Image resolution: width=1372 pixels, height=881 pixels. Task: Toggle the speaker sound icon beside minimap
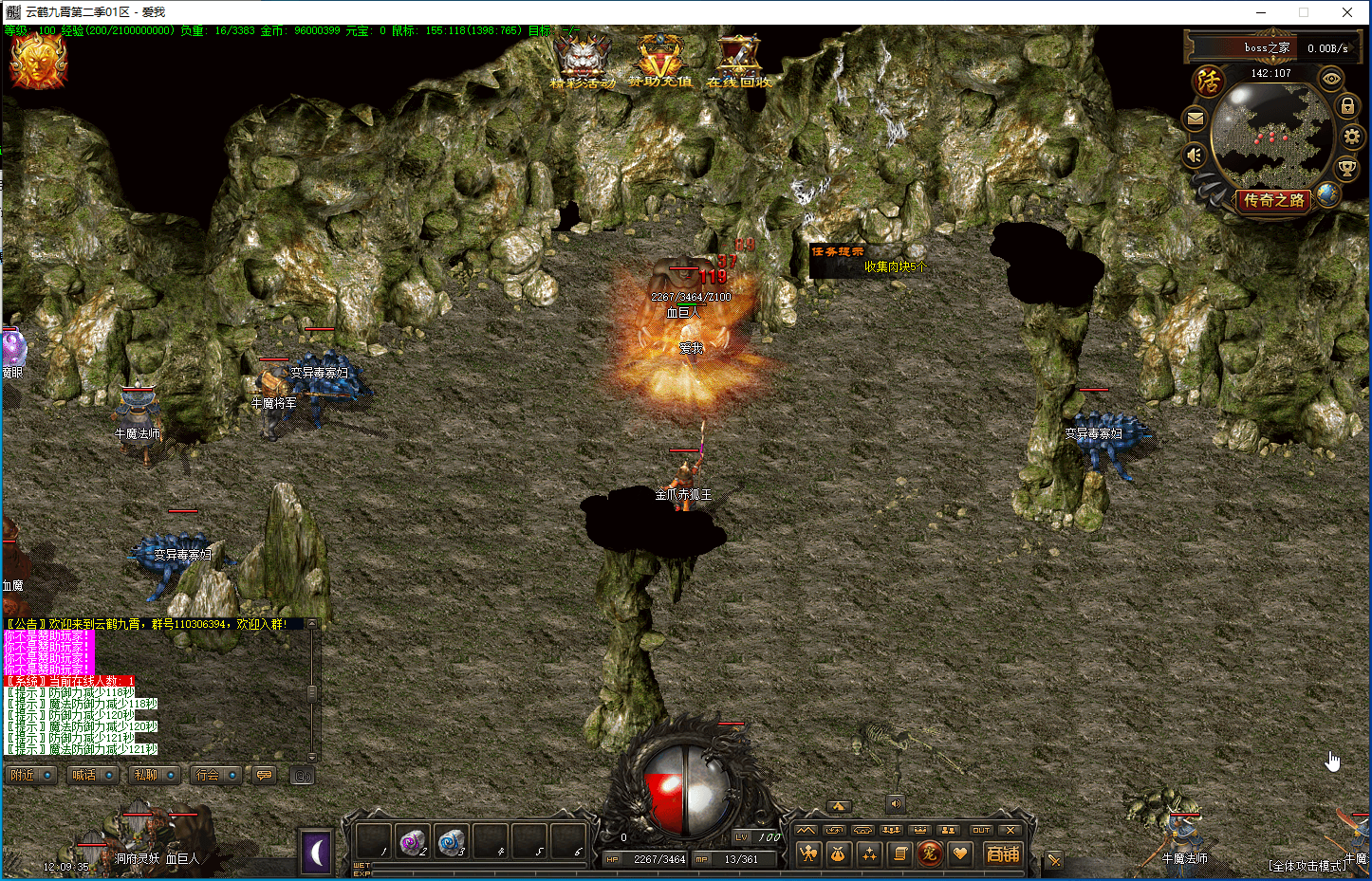(x=1195, y=155)
